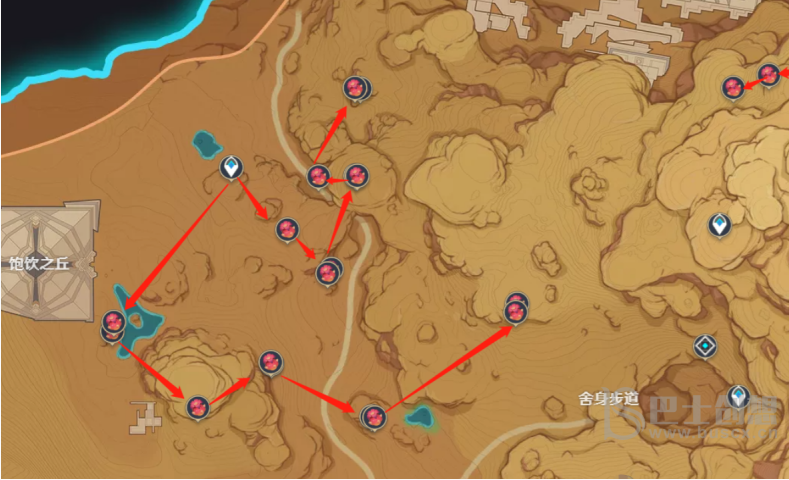The width and height of the screenshot is (789, 480).
Task: Choose the northernmost red flower marker in the central cluster
Action: click(353, 88)
